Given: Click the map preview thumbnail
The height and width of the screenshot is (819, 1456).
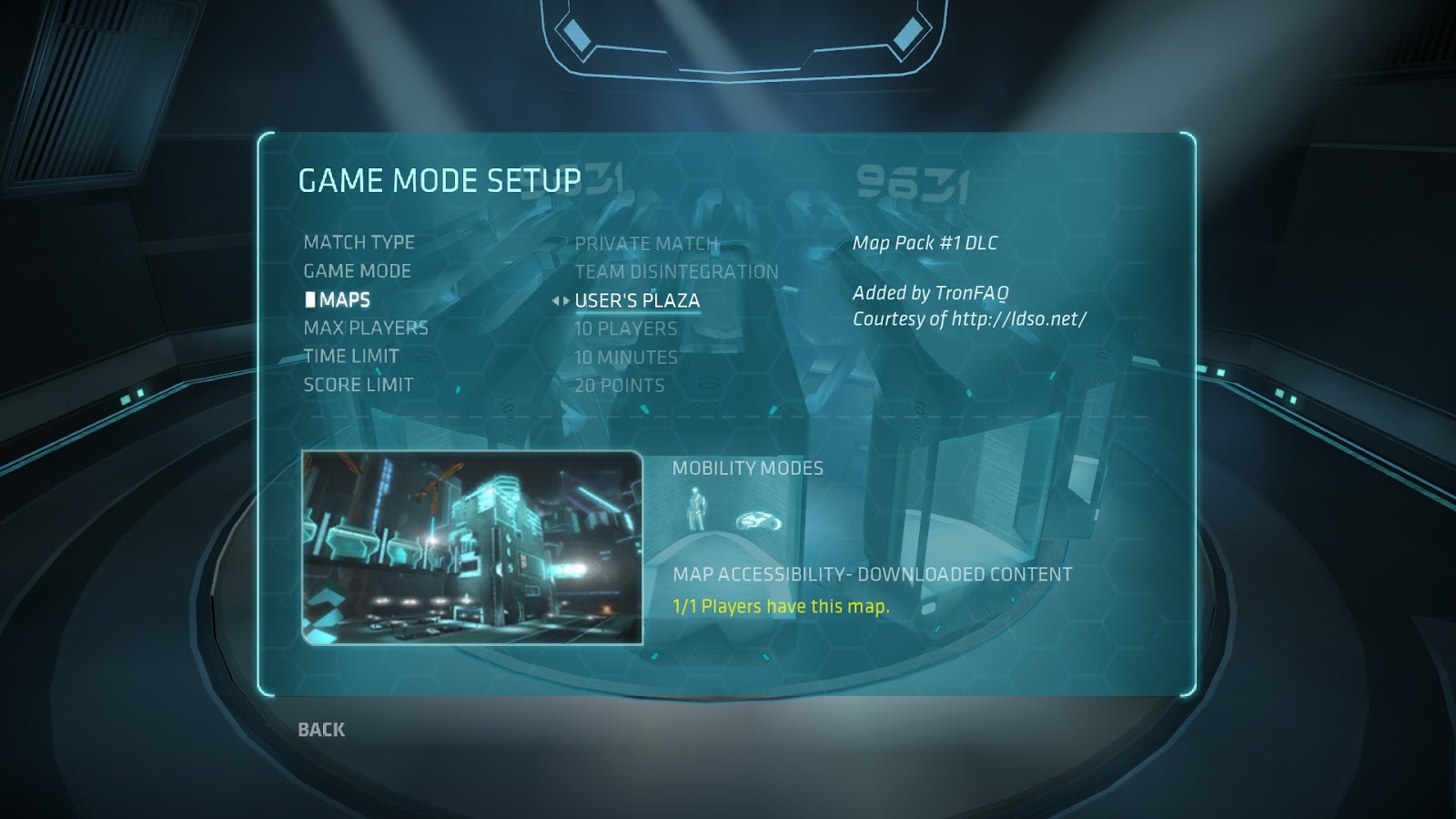Looking at the screenshot, I should pos(473,546).
